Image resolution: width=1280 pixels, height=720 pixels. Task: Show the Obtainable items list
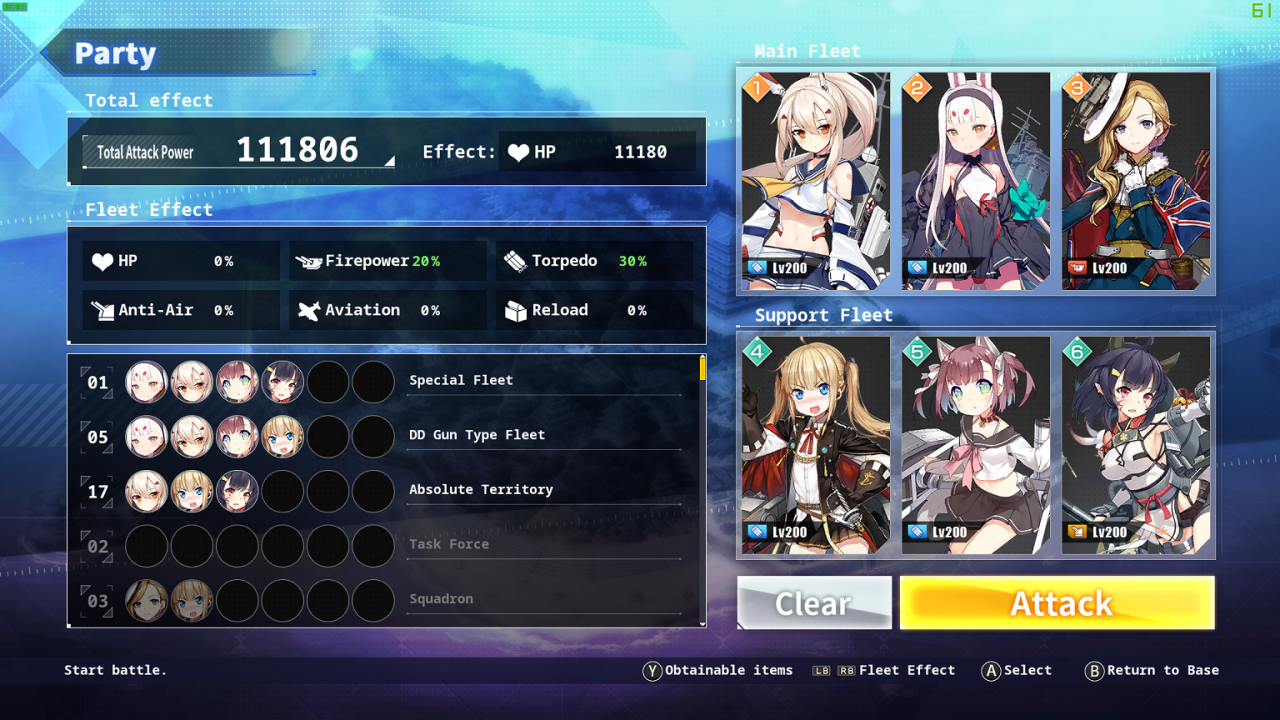(718, 671)
